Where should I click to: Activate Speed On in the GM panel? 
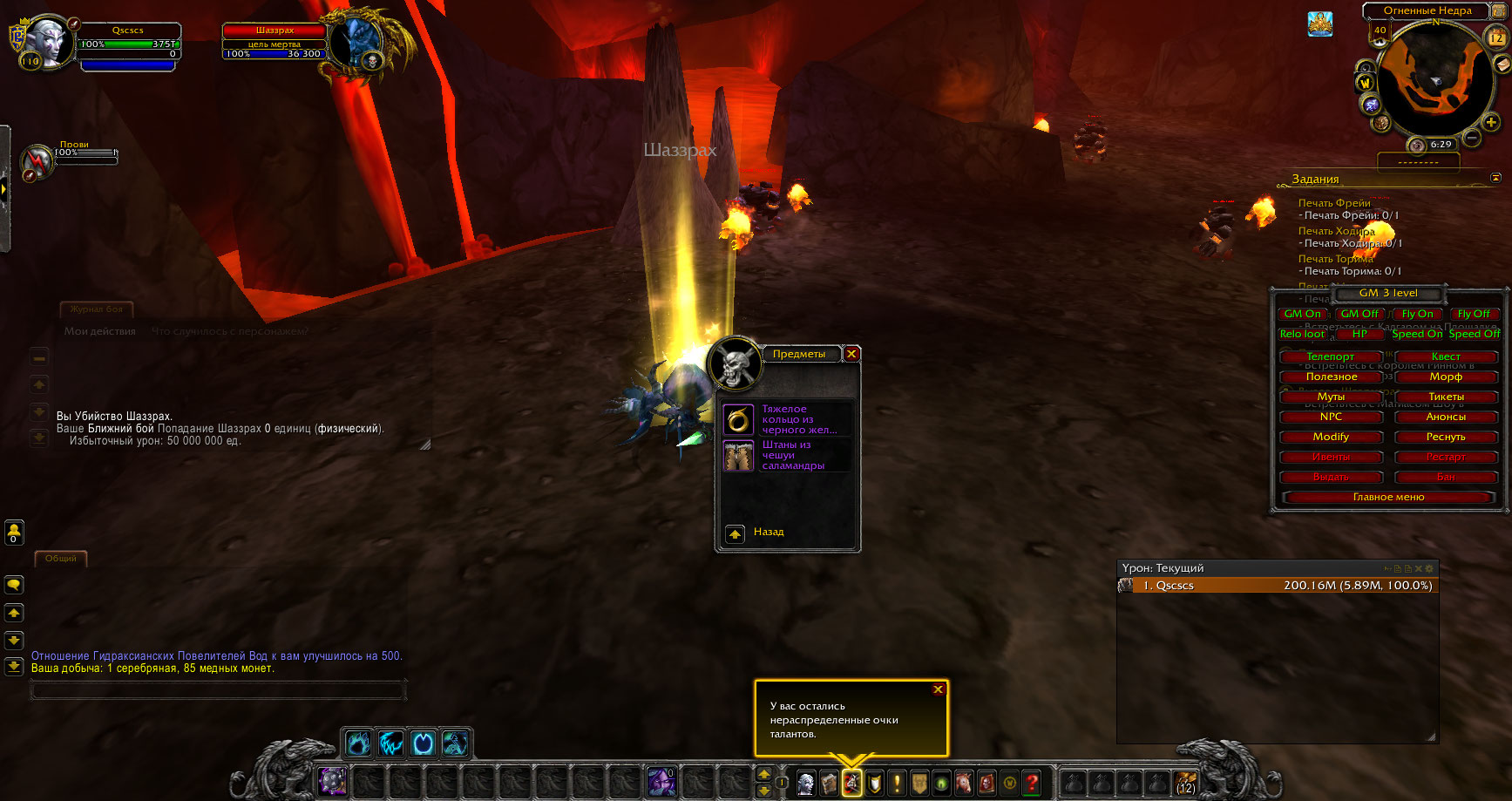point(1417,334)
